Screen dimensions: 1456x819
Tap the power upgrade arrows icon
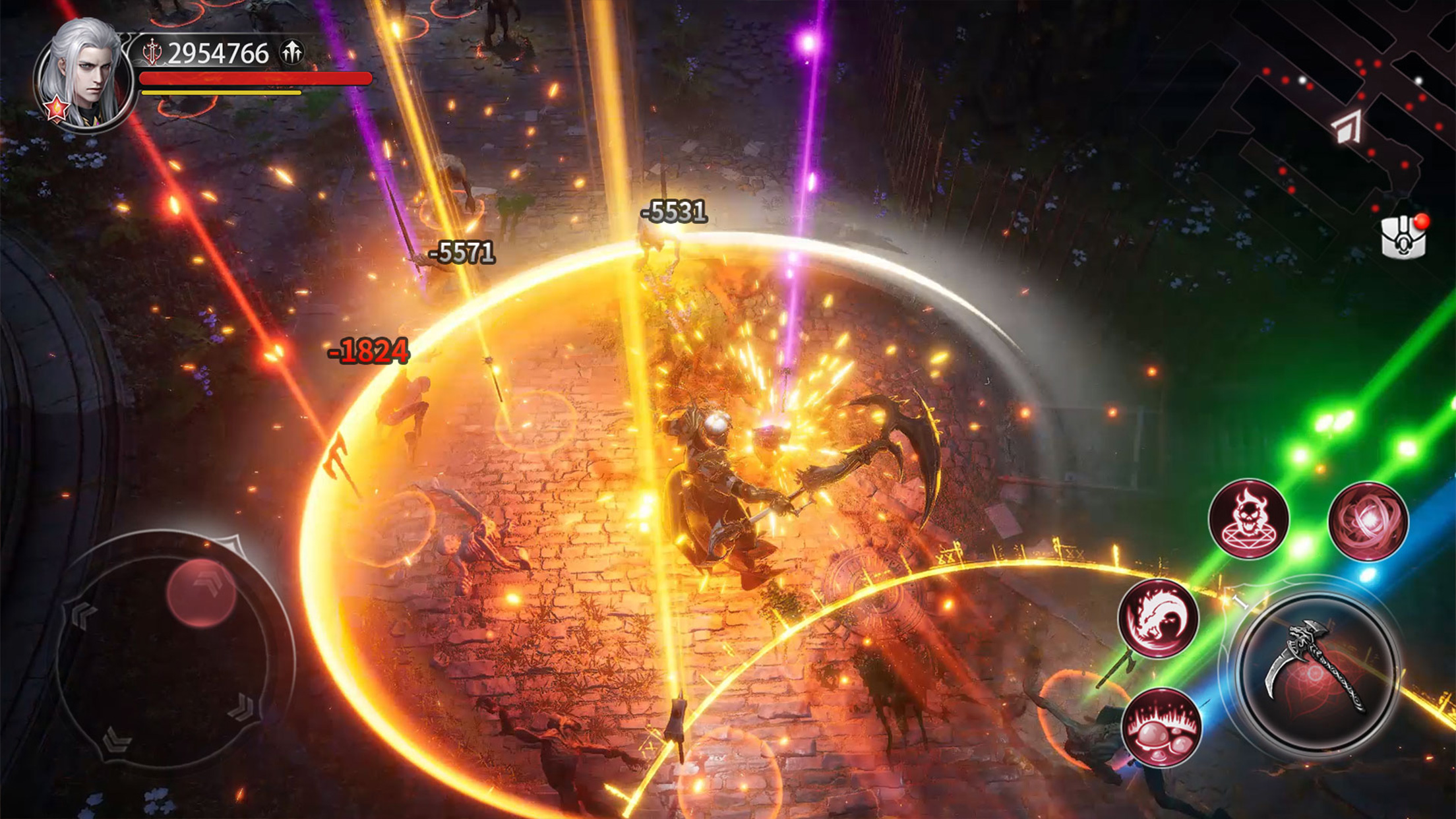coord(292,51)
